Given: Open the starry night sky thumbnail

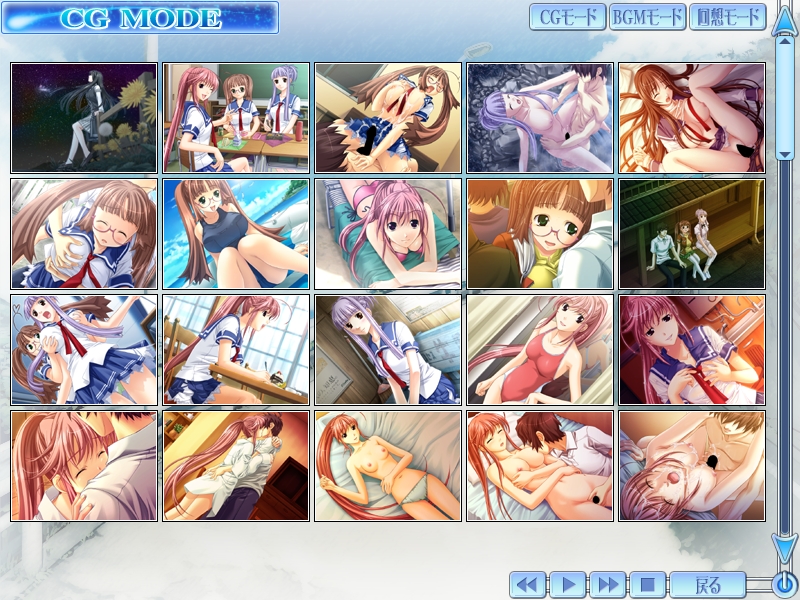Looking at the screenshot, I should pyautogui.click(x=84, y=118).
